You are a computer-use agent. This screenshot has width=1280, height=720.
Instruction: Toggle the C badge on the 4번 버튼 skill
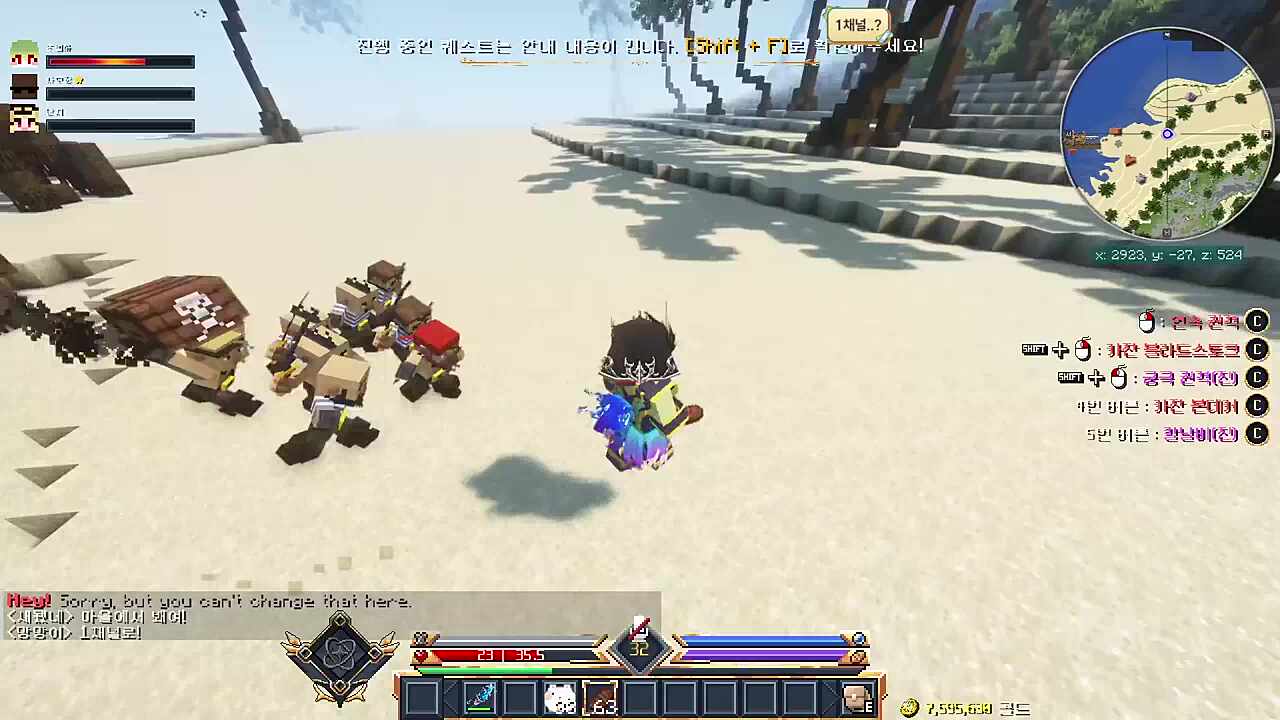pos(1257,406)
